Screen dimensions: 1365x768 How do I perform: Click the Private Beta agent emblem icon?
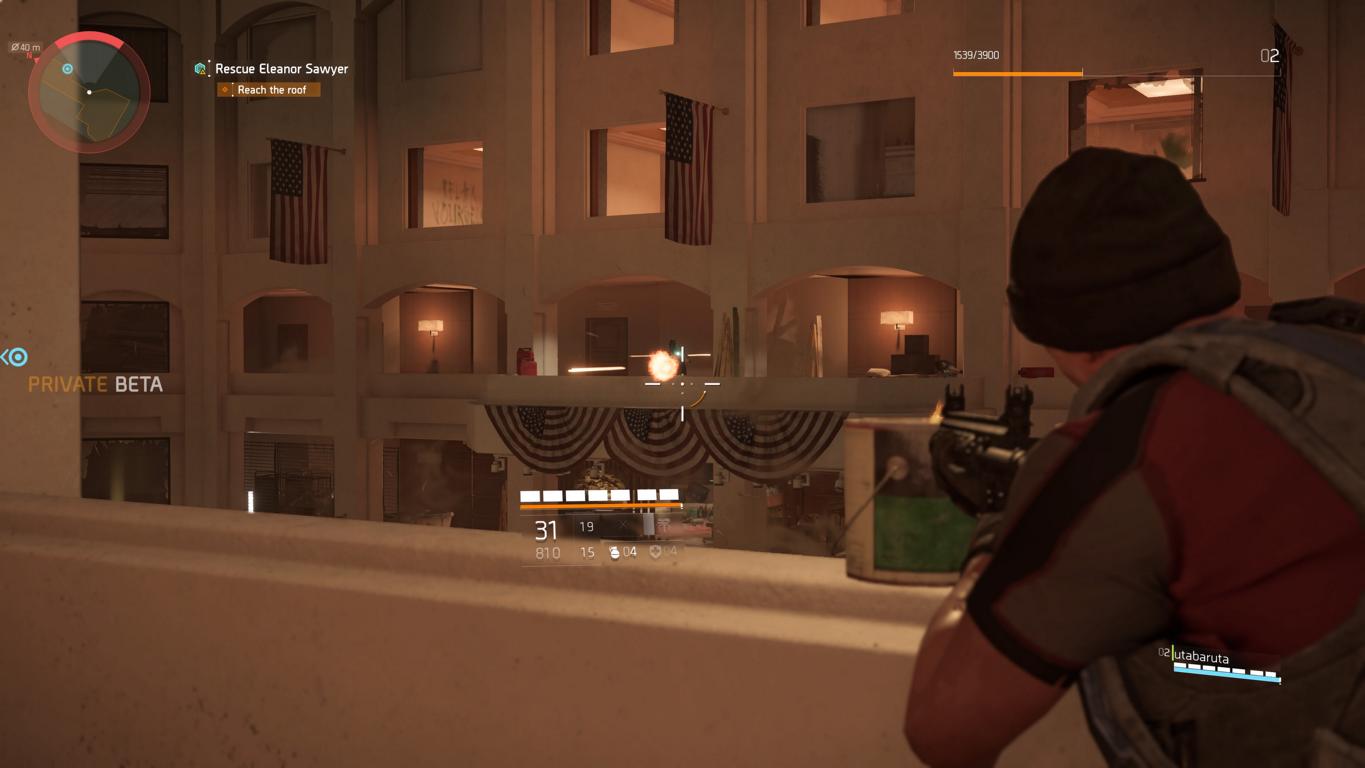15,357
